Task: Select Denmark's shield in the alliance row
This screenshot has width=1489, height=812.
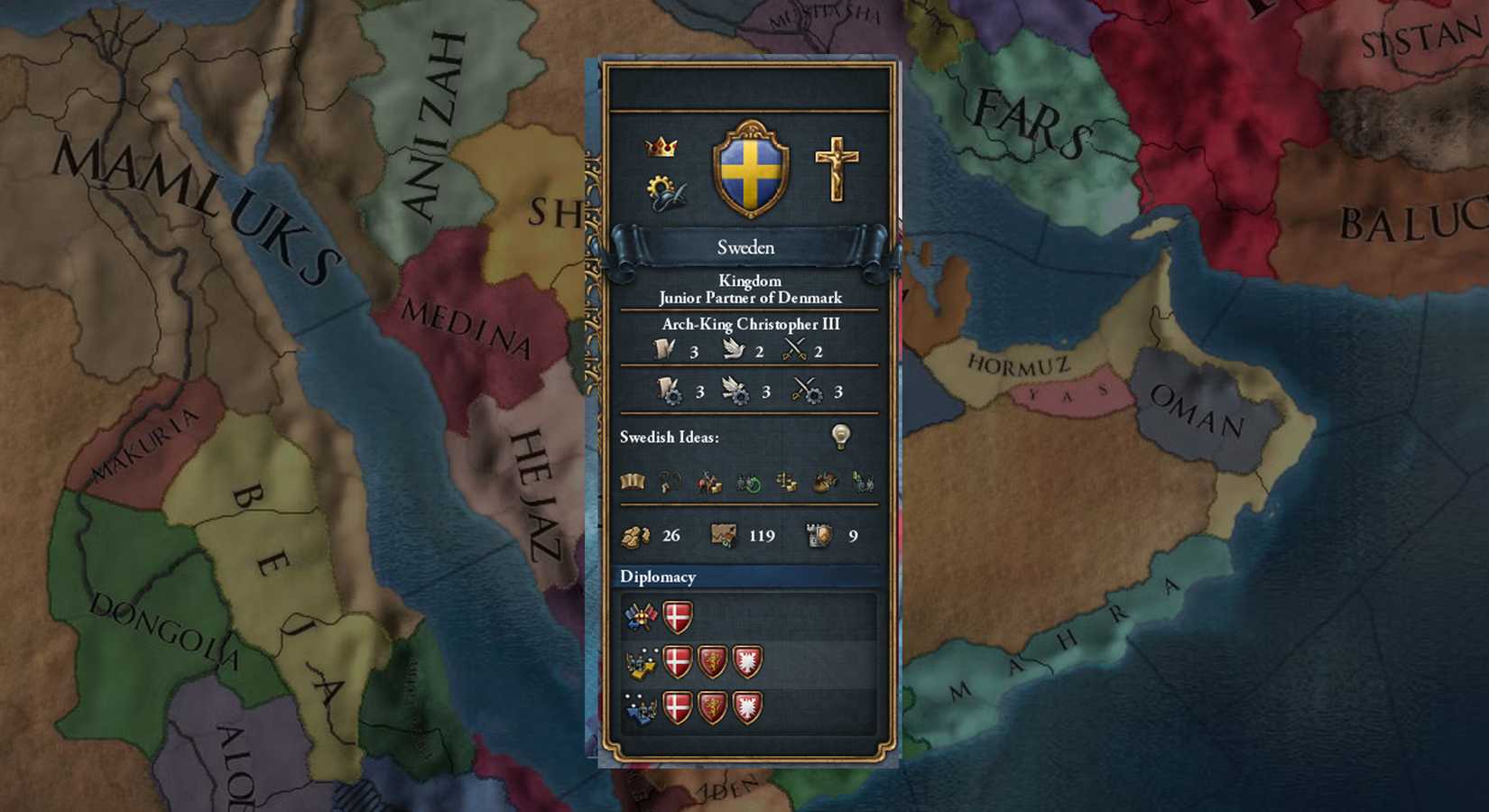Action: point(677,616)
